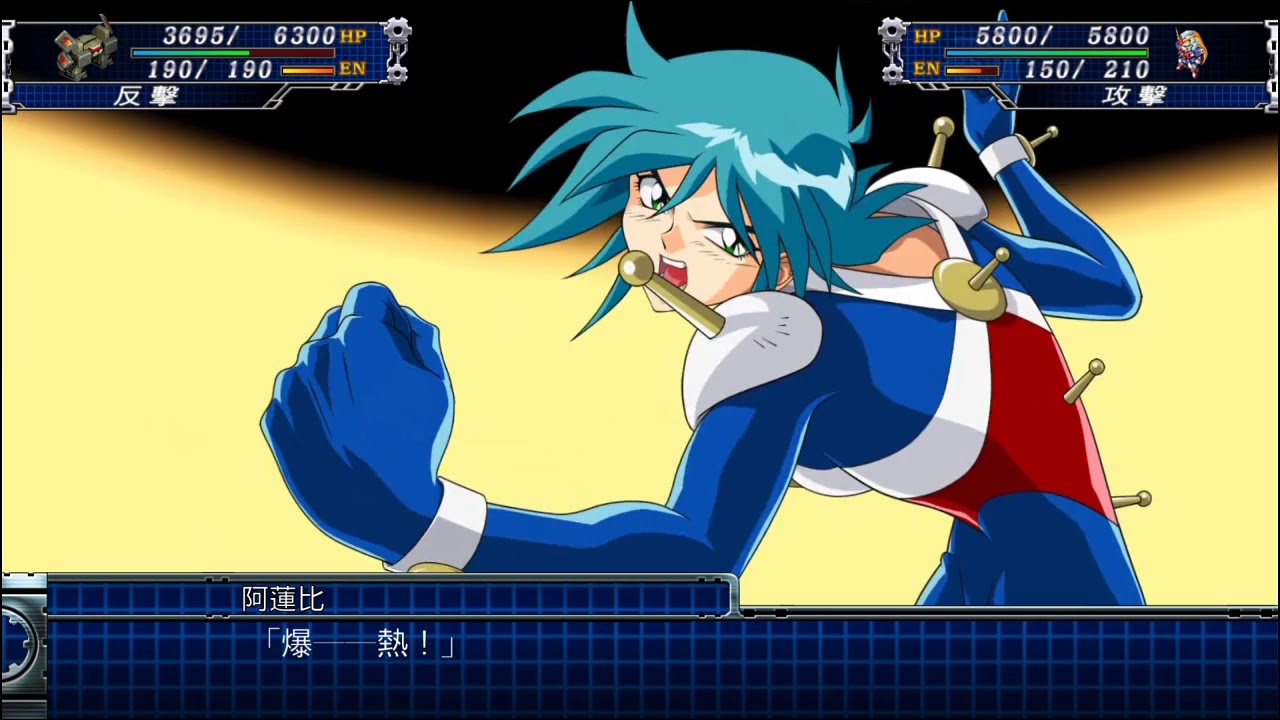
Task: Select the attacking robot unit icon
Action: pos(1190,52)
